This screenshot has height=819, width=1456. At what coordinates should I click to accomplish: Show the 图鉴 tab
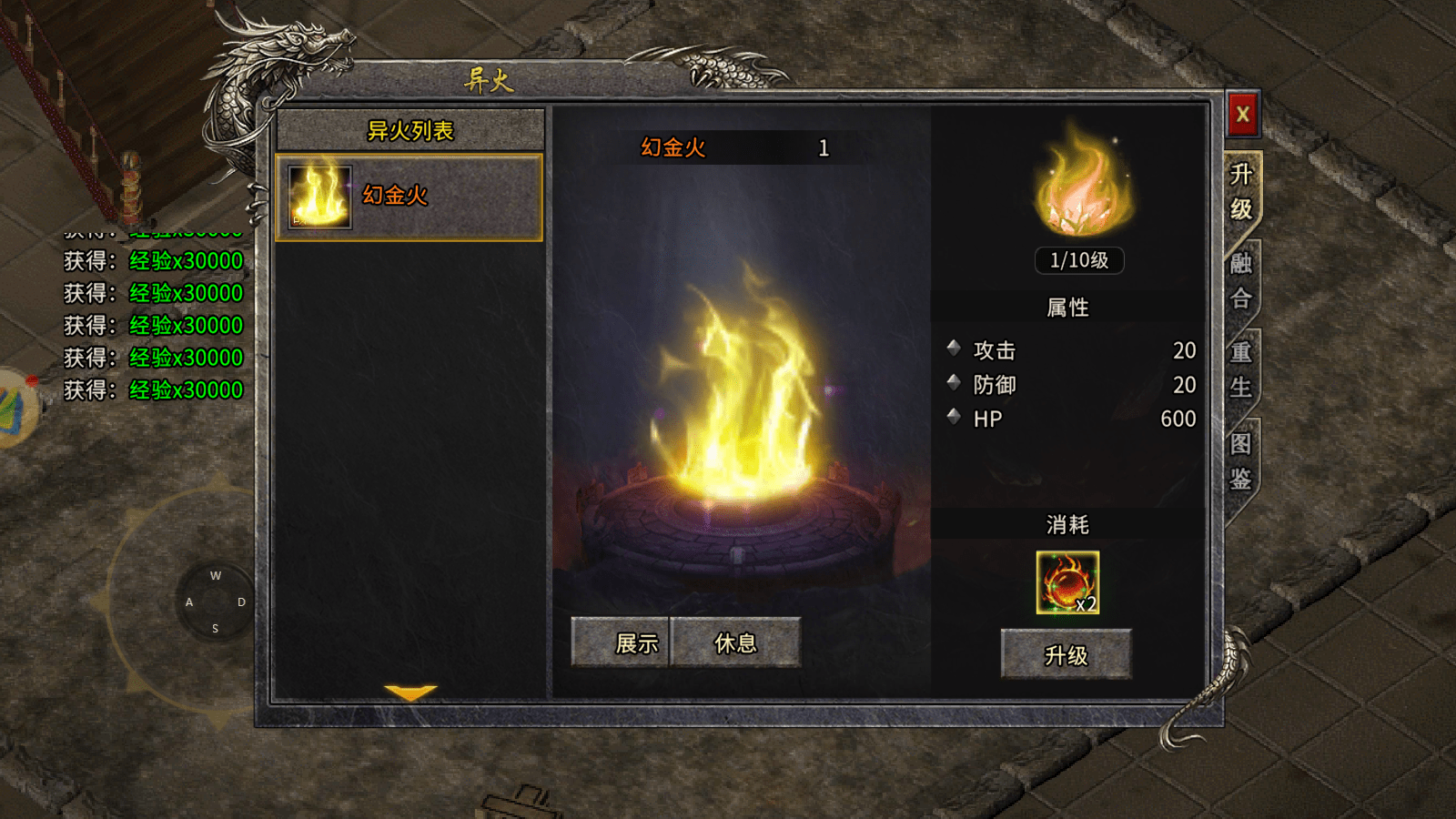pyautogui.click(x=1241, y=461)
